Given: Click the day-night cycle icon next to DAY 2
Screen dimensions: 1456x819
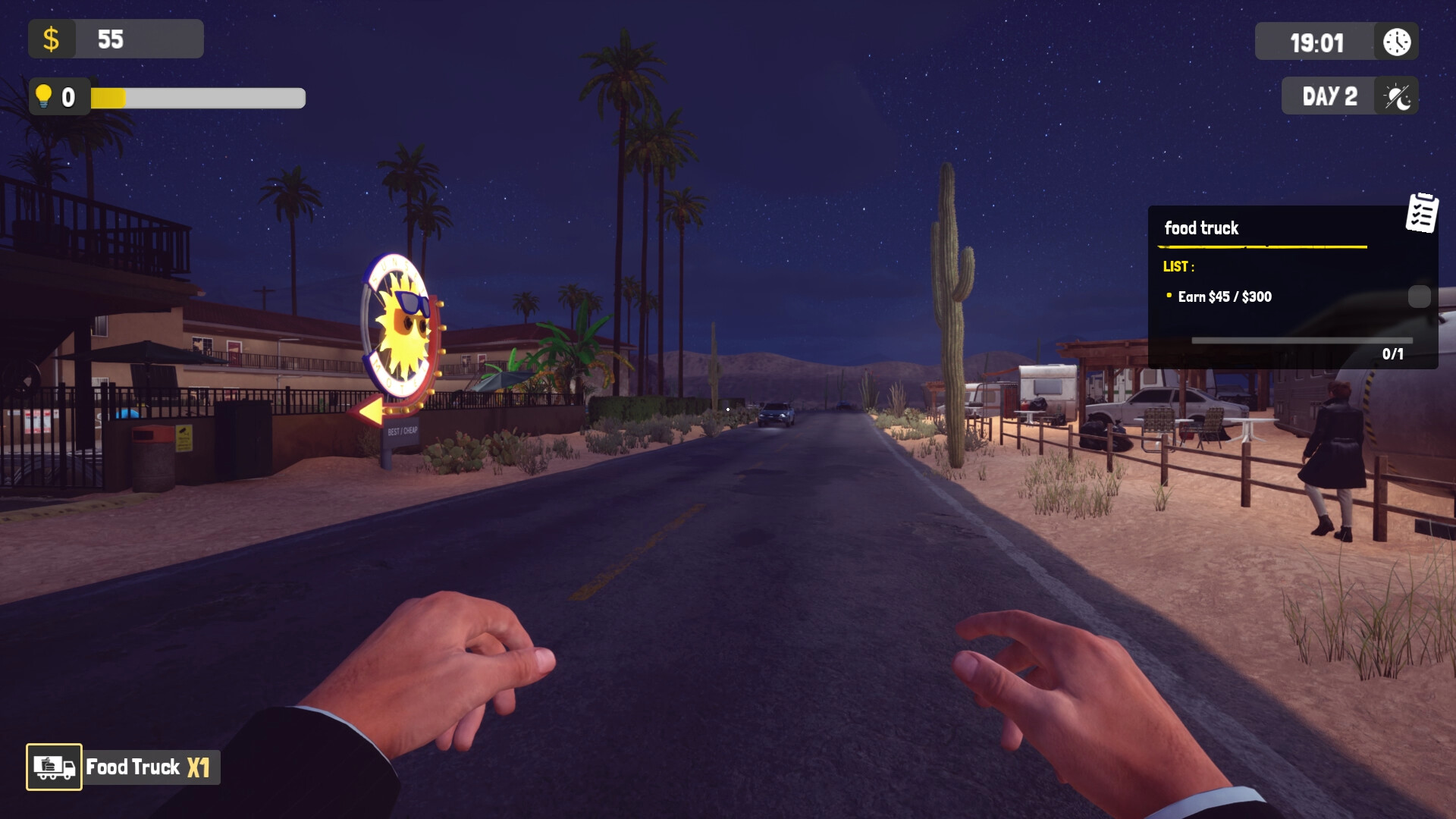Looking at the screenshot, I should [1398, 96].
